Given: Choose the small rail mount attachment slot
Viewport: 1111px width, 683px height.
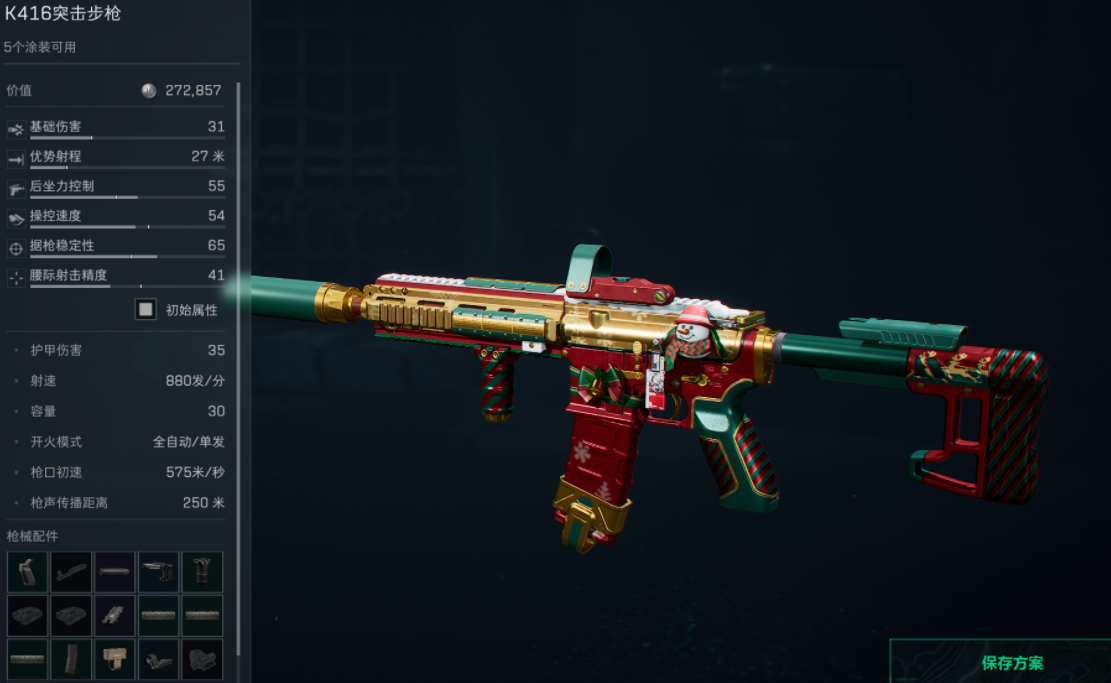Looking at the screenshot, I should pos(115,615).
